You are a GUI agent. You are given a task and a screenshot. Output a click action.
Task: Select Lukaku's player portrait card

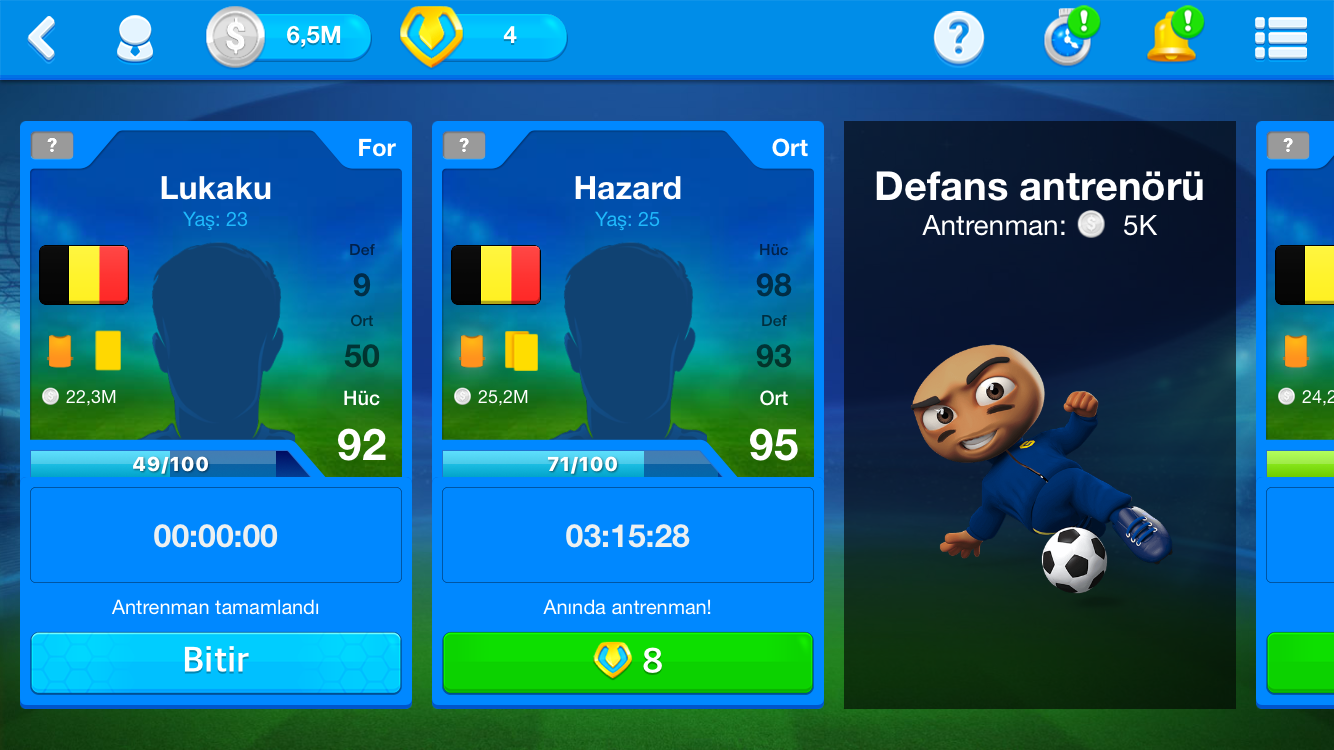coord(216,320)
